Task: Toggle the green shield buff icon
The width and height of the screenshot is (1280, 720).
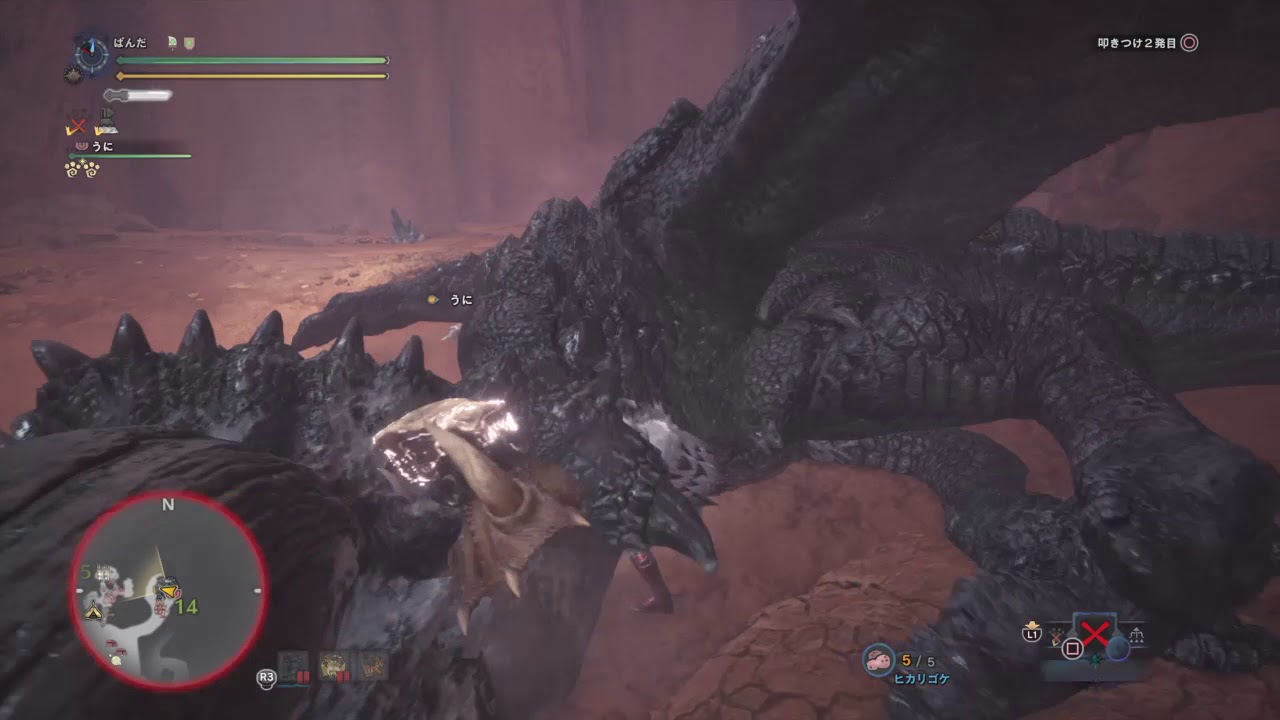Action: tap(189, 42)
